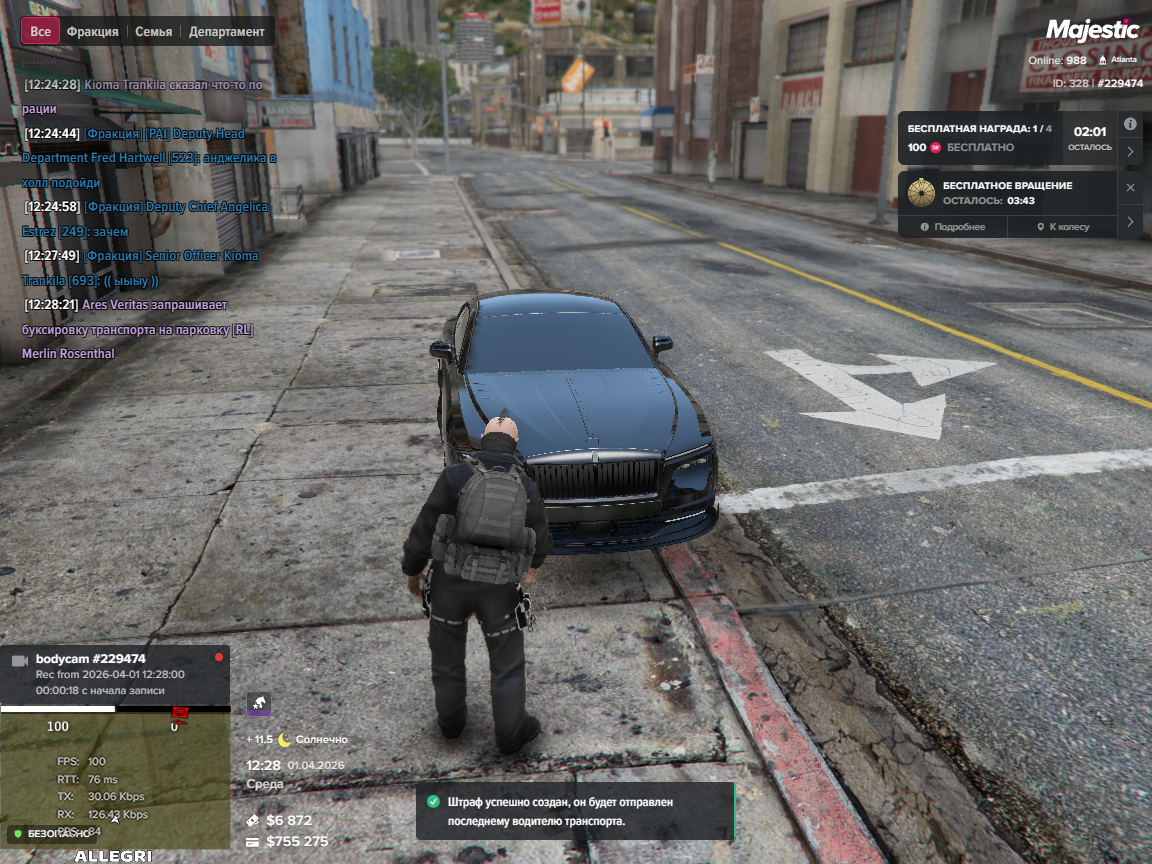This screenshot has width=1152, height=864.
Task: Expand the free reward panel arrow
Action: pyautogui.click(x=1130, y=152)
